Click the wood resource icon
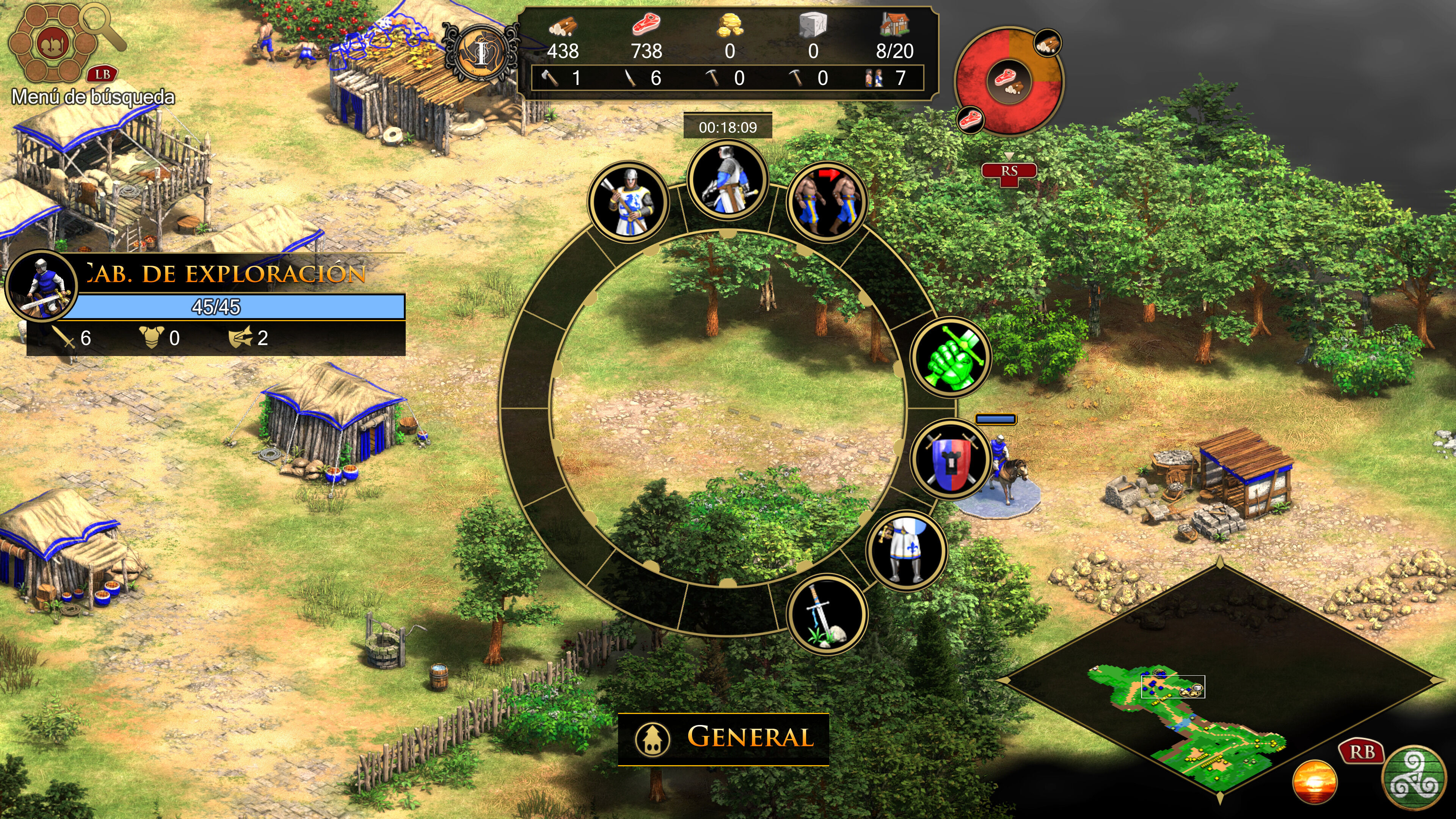 pos(562,26)
